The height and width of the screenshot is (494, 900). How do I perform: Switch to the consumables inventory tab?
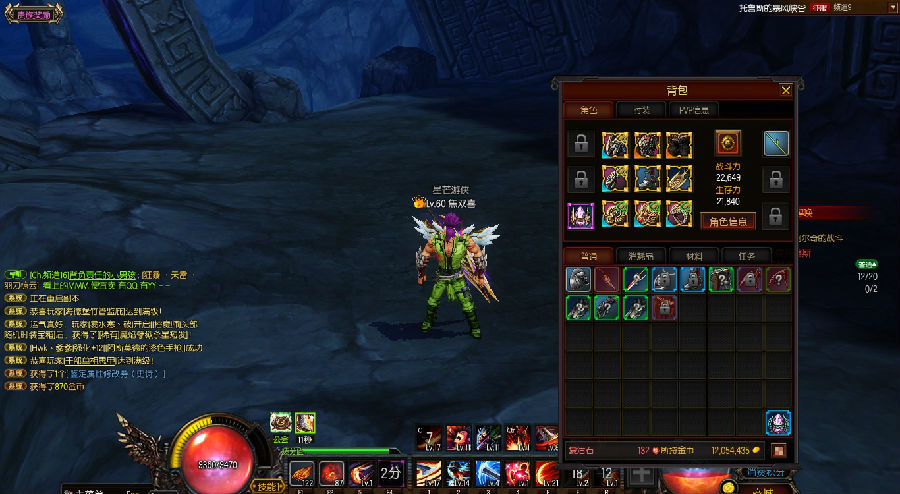click(634, 255)
